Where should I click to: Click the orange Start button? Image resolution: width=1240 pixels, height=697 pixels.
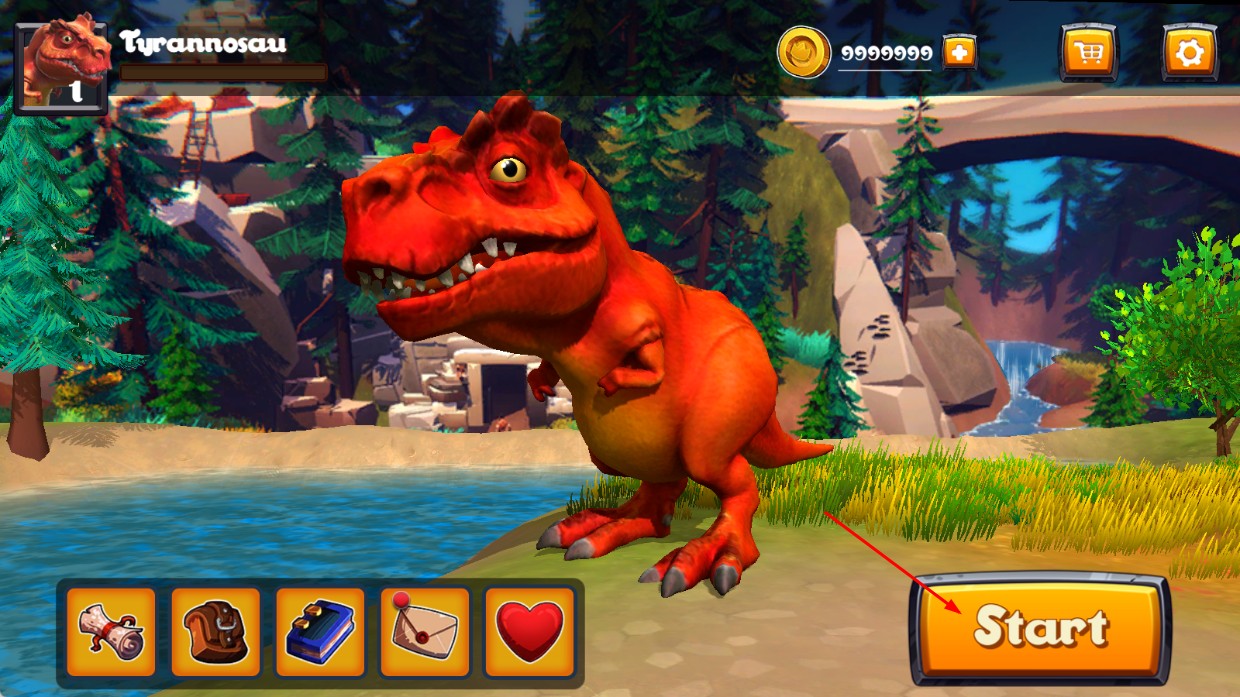click(1040, 628)
